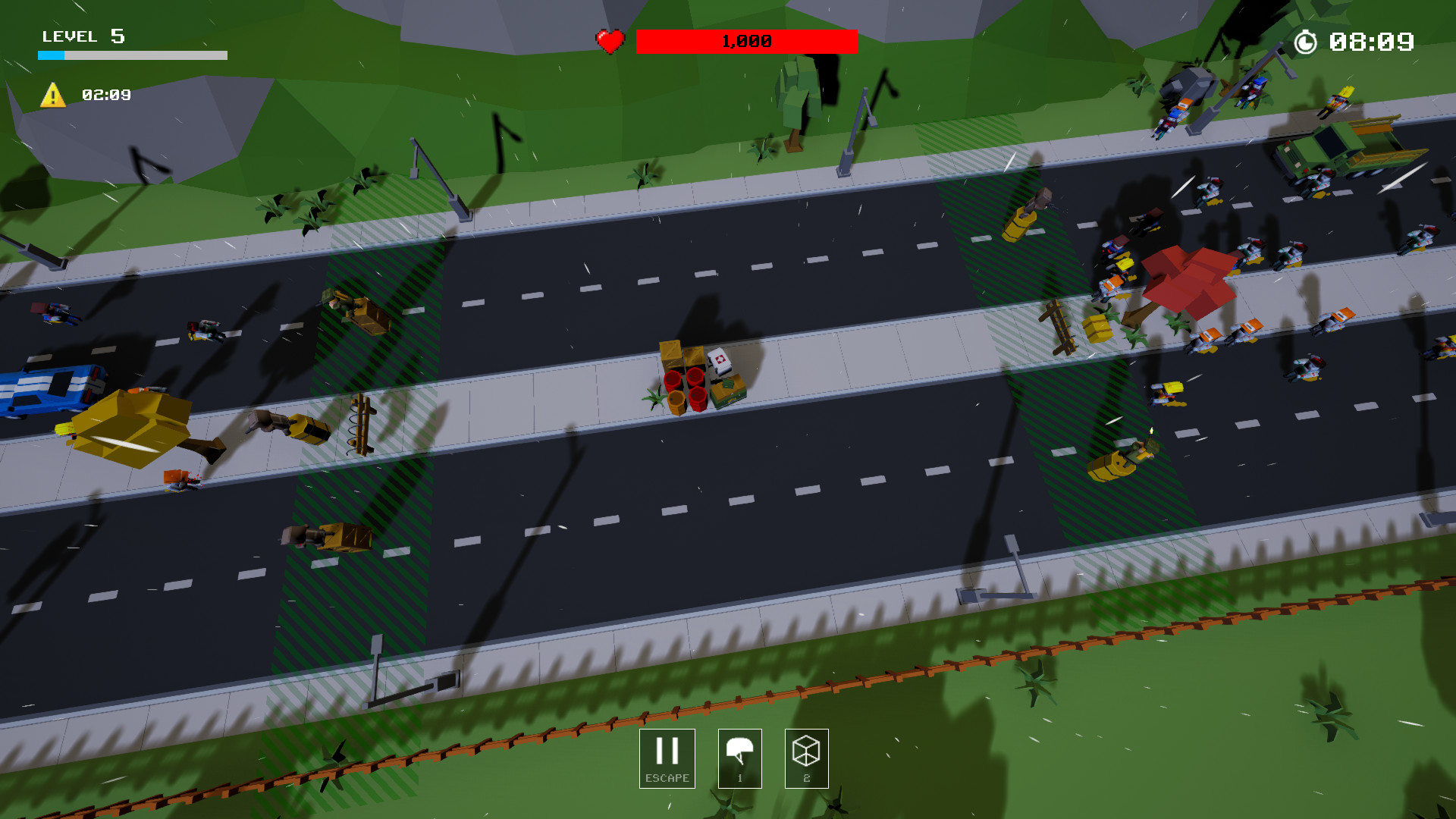Screen dimensions: 1456x819
Task: Toggle the spring trap on the left median
Action: [x=360, y=425]
